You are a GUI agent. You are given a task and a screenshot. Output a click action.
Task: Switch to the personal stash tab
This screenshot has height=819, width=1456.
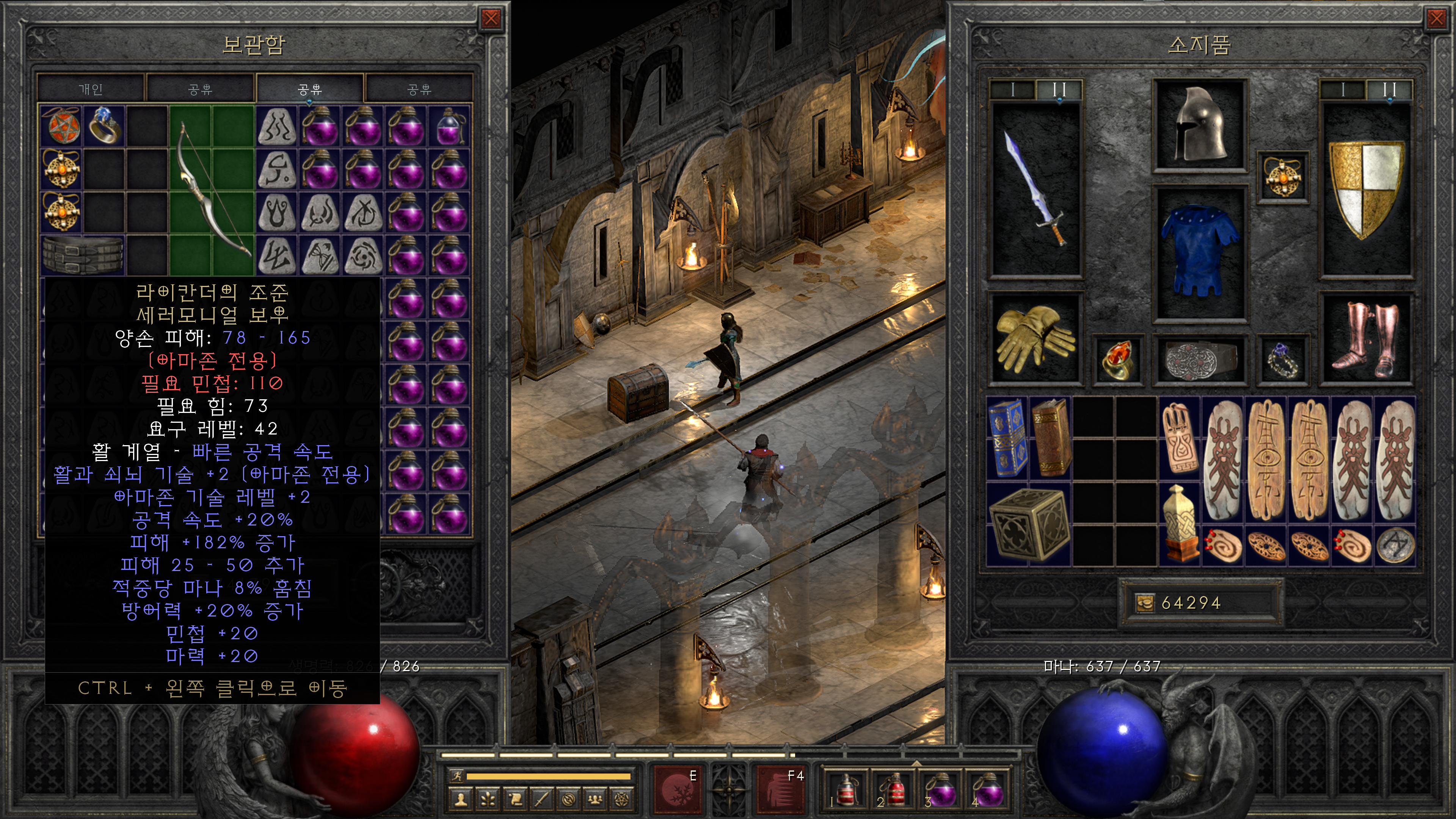point(91,89)
